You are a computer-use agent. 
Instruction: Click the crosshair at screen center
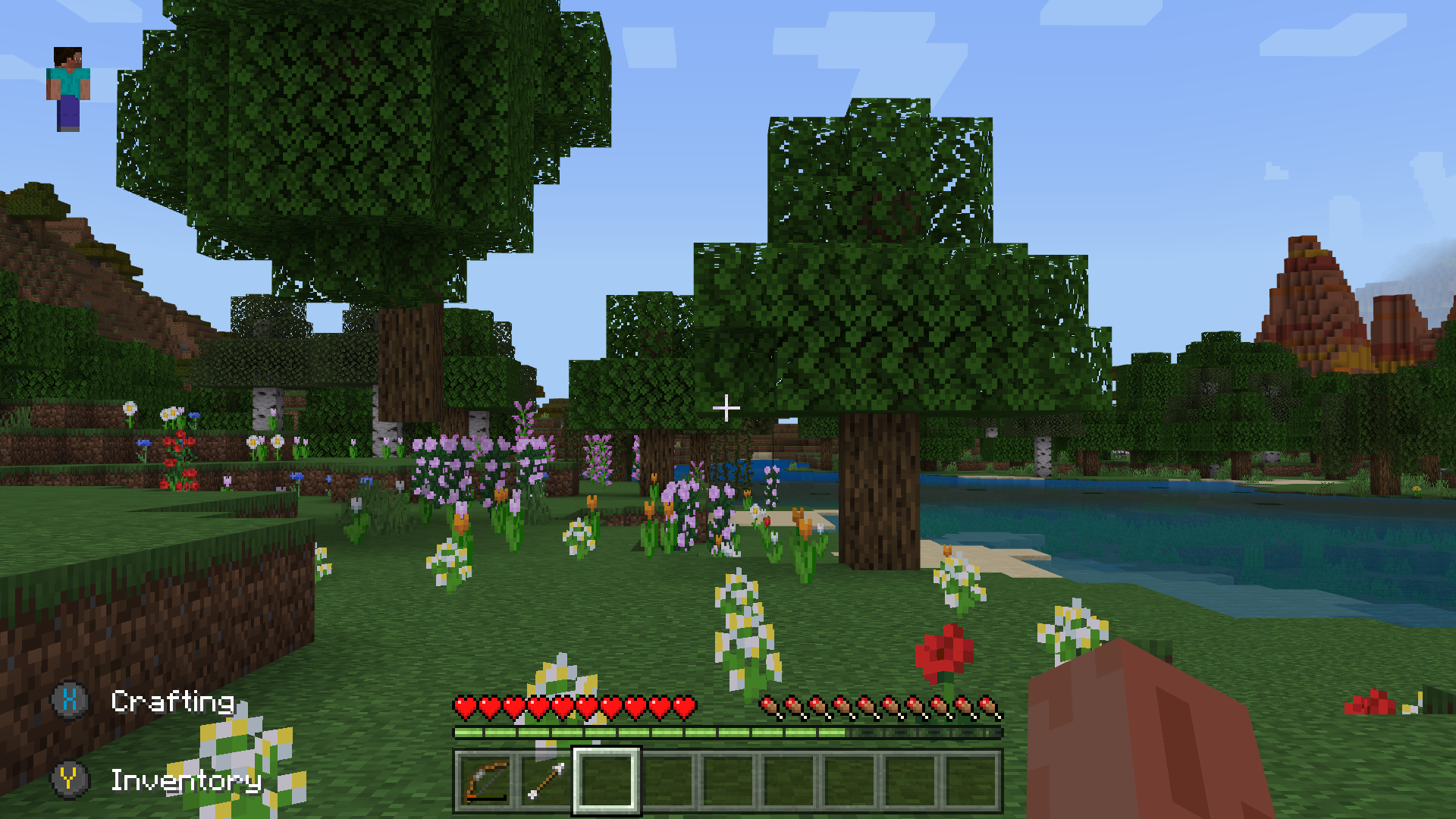click(x=726, y=408)
